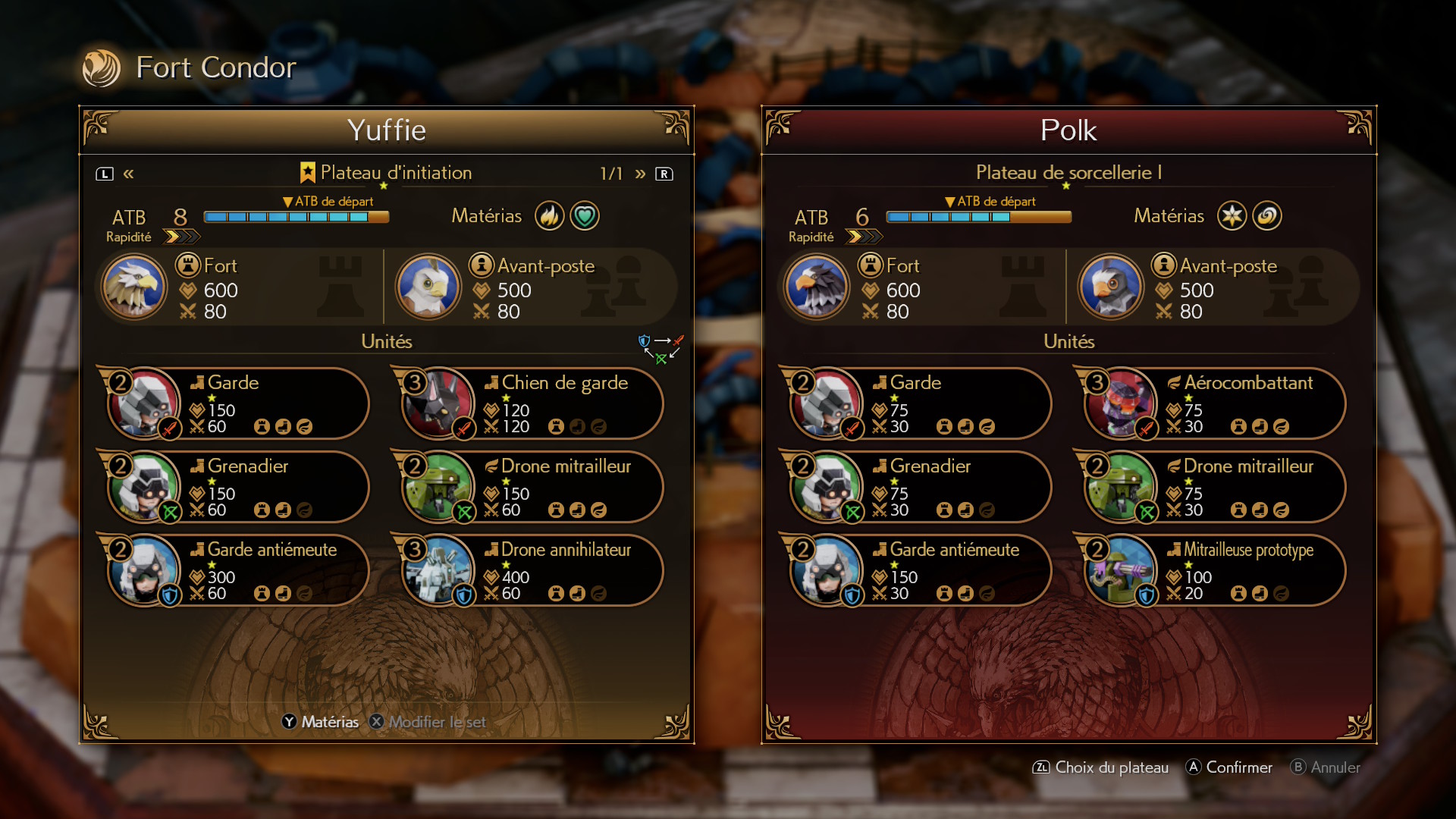Image resolution: width=1456 pixels, height=819 pixels.
Task: Open the Matérias option below Yuffie's units
Action: pyautogui.click(x=320, y=722)
